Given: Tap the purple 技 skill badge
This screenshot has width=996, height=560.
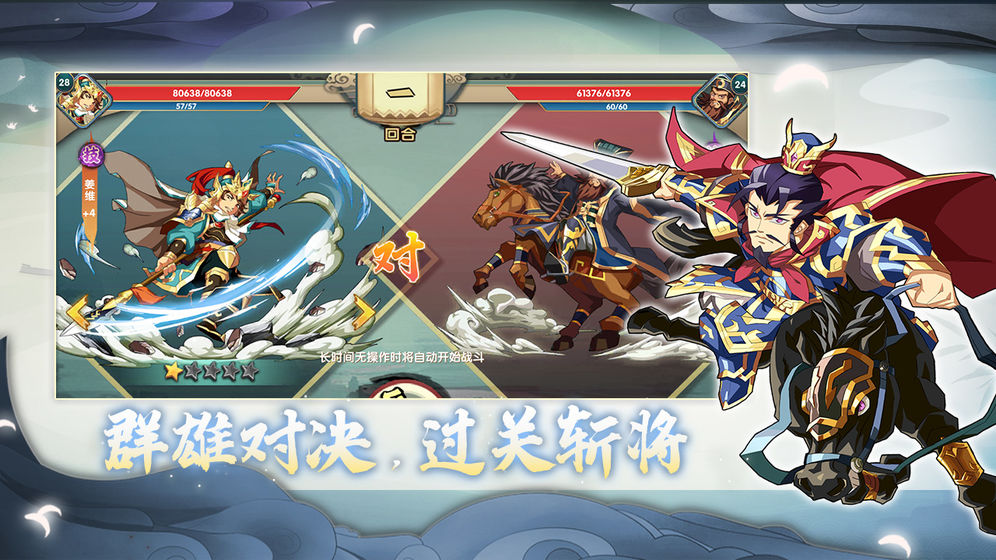Looking at the screenshot, I should [91, 155].
